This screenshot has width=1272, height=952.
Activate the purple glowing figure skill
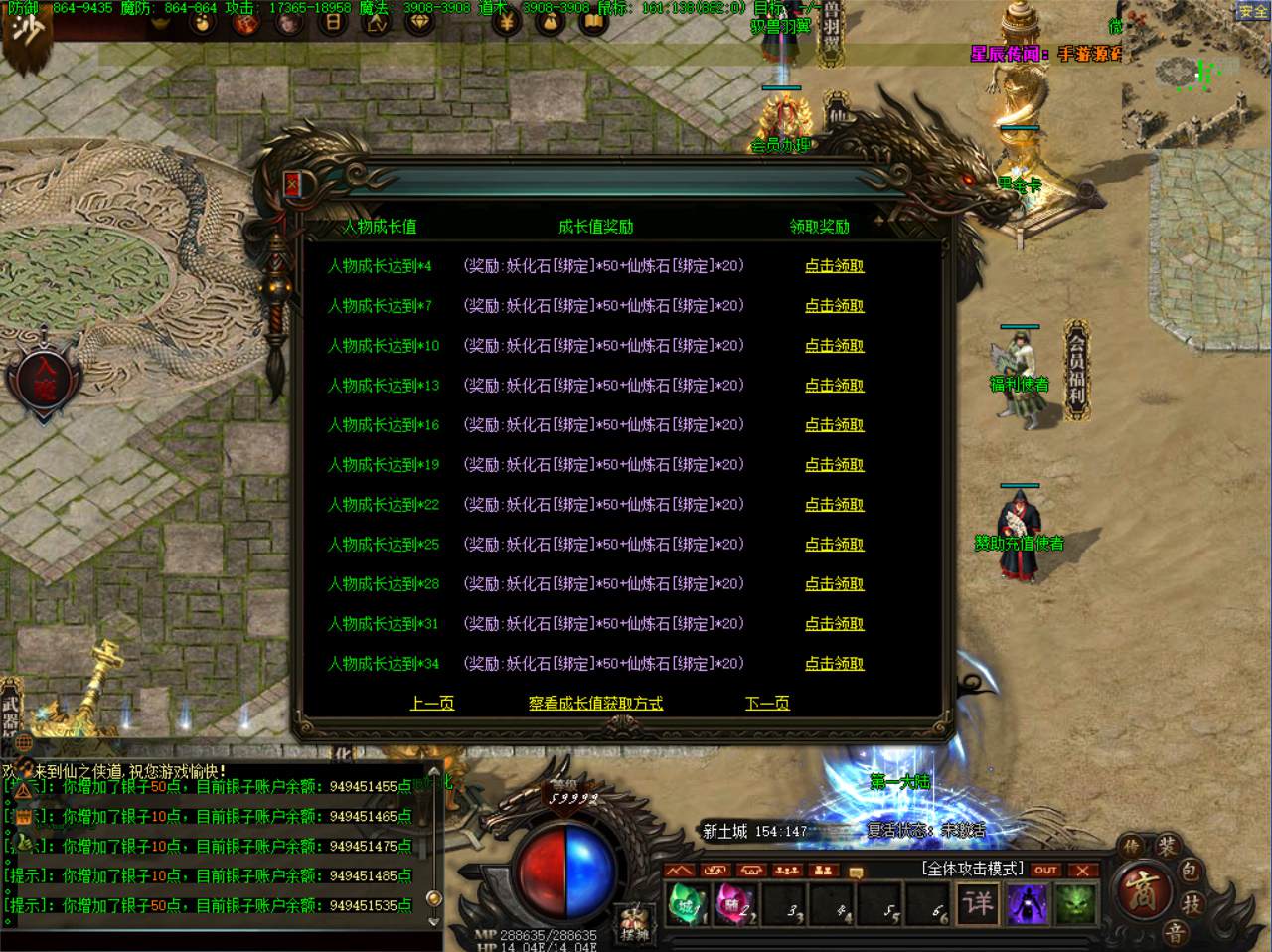tap(1027, 904)
